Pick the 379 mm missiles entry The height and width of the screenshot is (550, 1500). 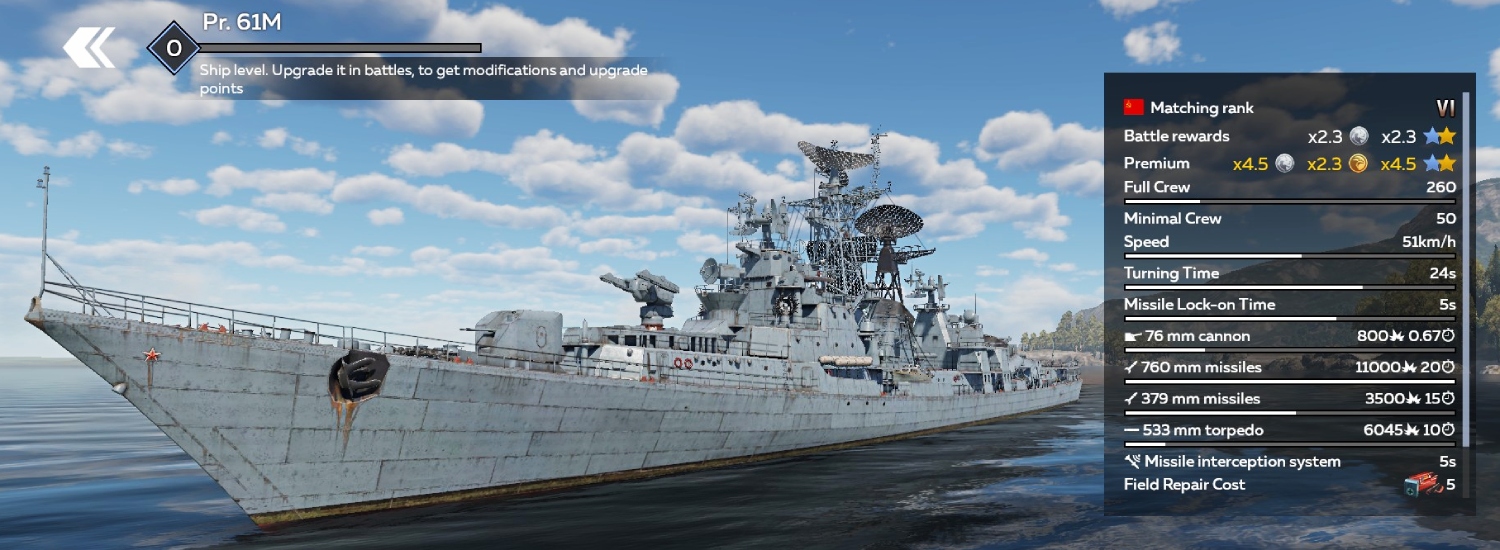tap(1288, 399)
